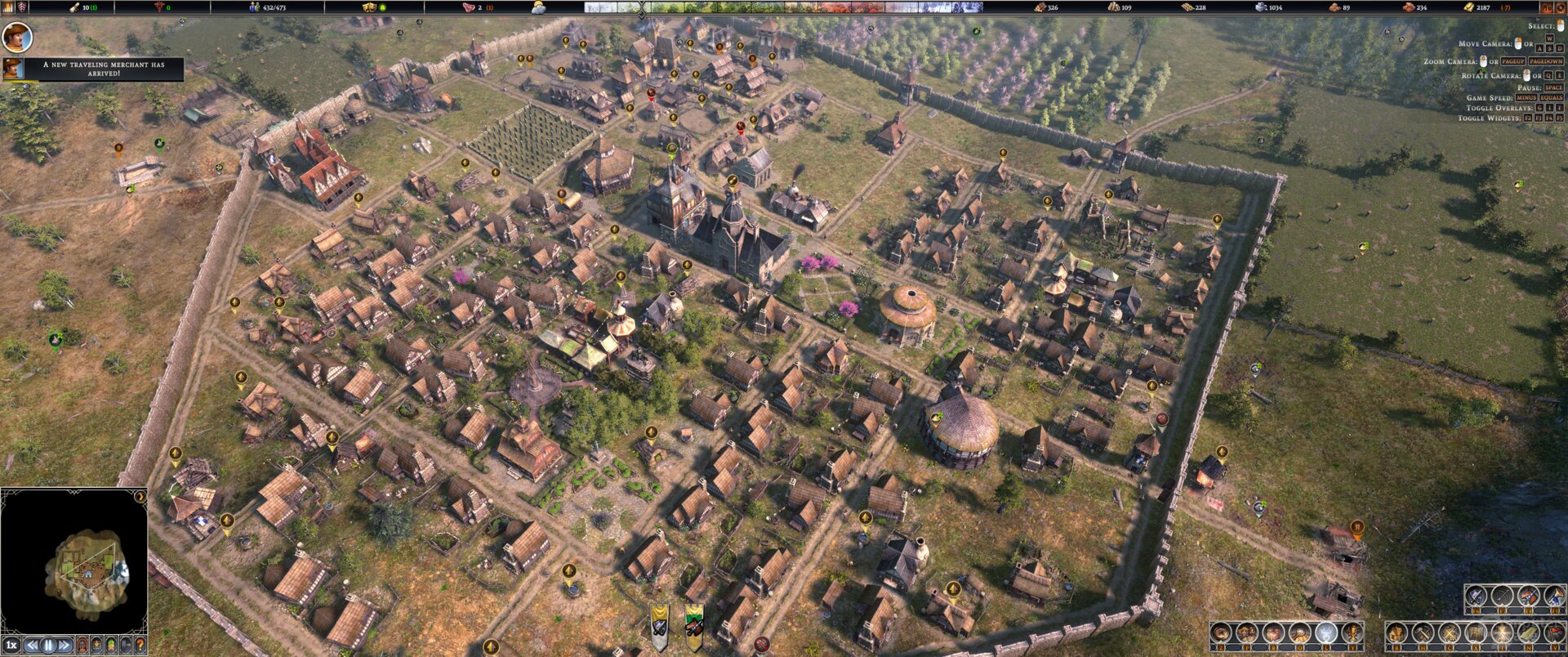Choose the green terrain plot tool
The height and width of the screenshot is (657, 1568).
pos(1527,633)
